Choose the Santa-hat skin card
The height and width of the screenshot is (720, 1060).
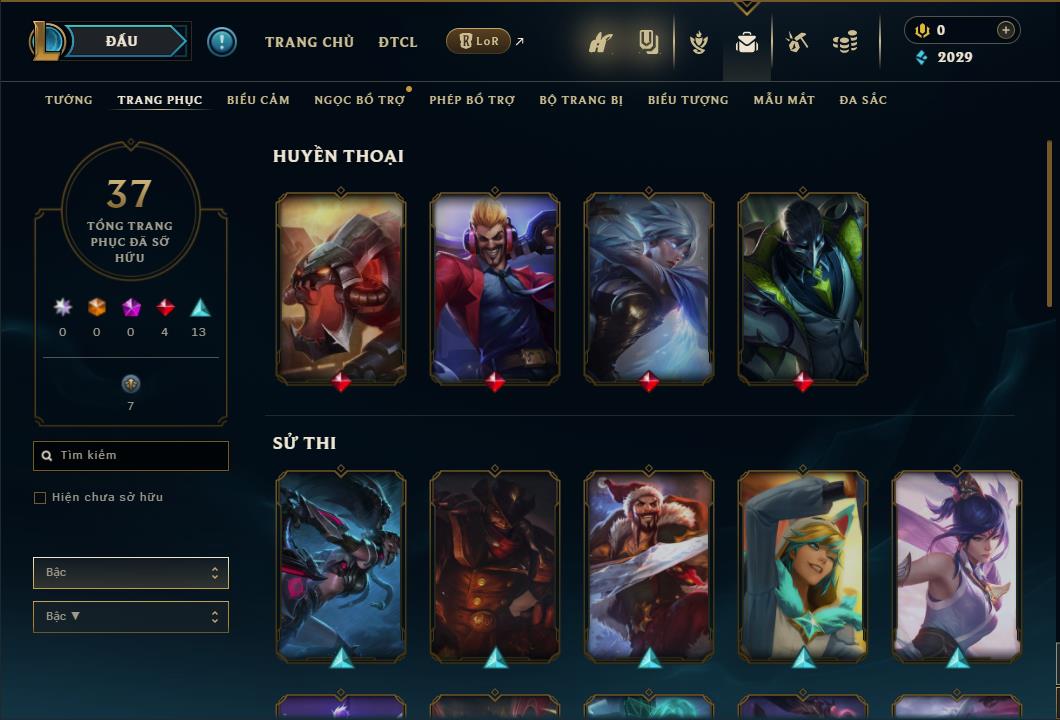(x=649, y=566)
